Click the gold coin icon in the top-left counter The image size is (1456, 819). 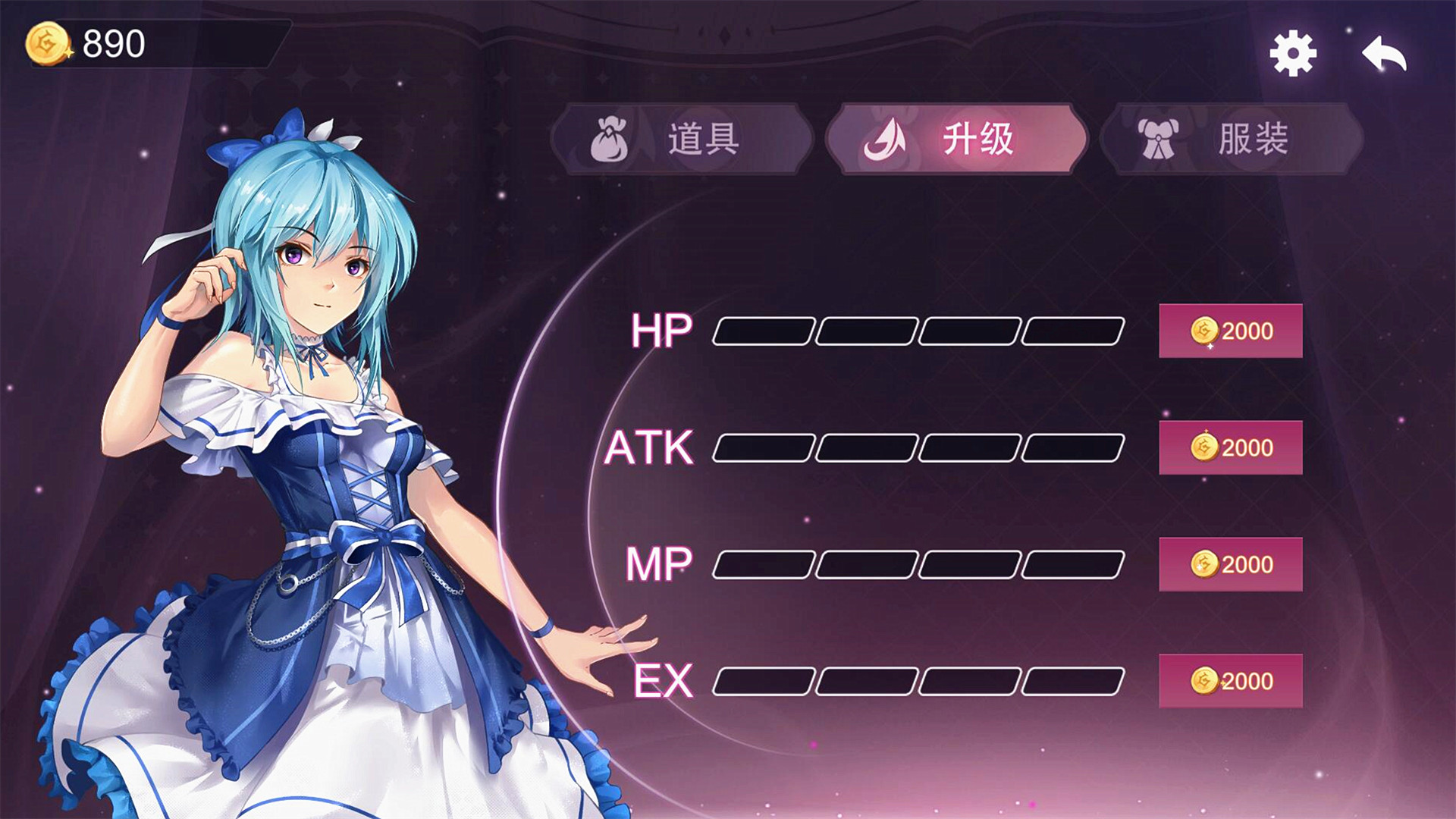click(45, 43)
